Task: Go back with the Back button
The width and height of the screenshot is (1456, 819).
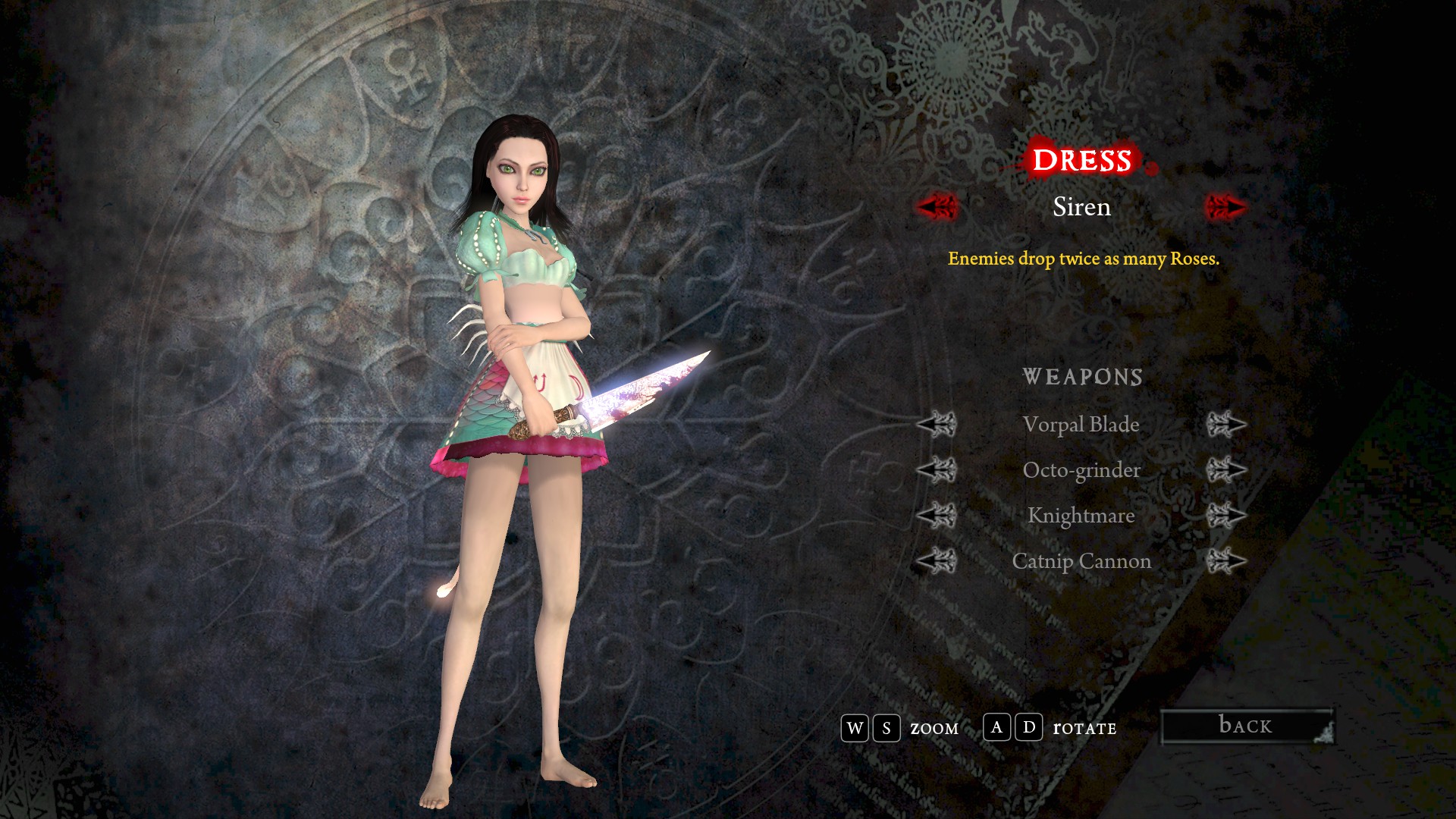Action: [1247, 726]
